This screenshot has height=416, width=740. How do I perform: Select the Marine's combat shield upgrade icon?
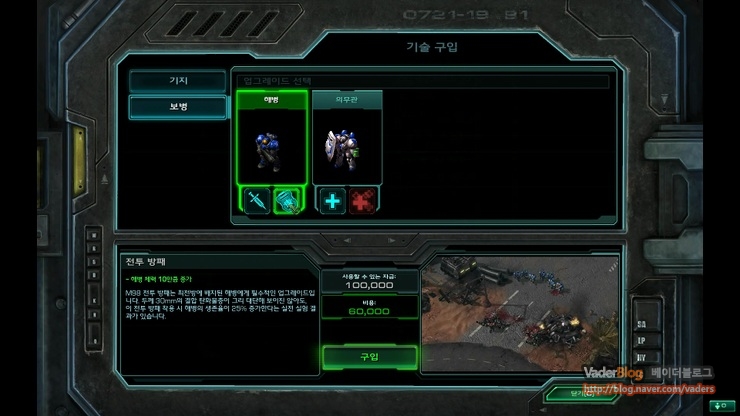[289, 200]
